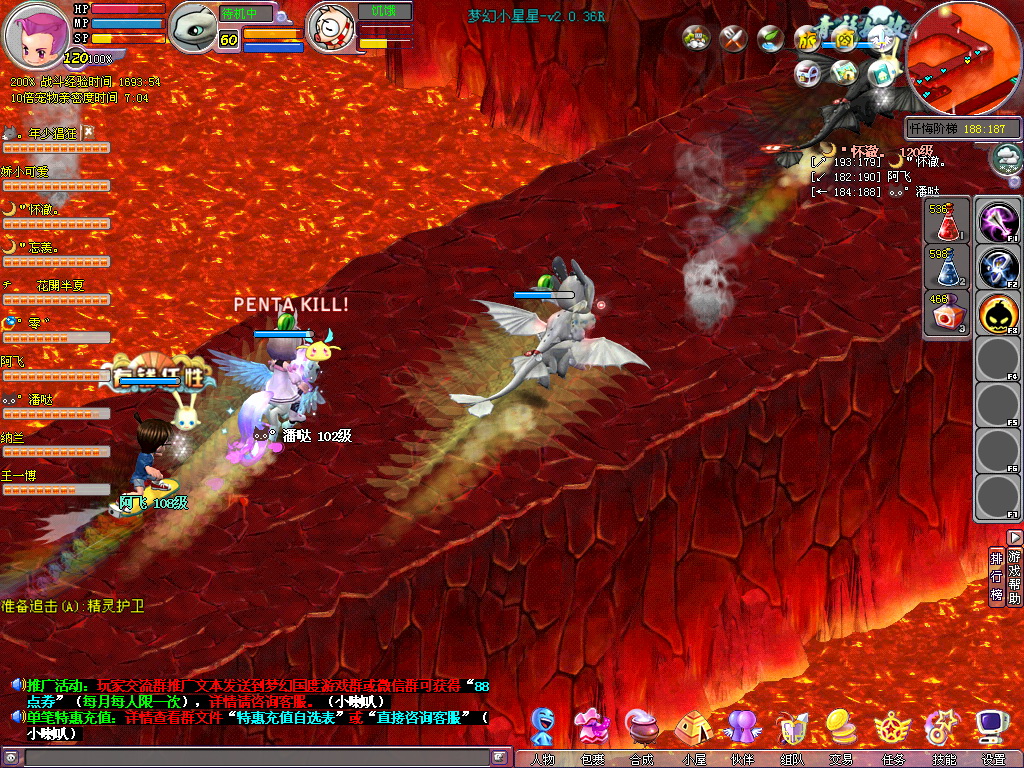Open the 交易 trade menu
This screenshot has width=1024, height=768.
pyautogui.click(x=841, y=728)
